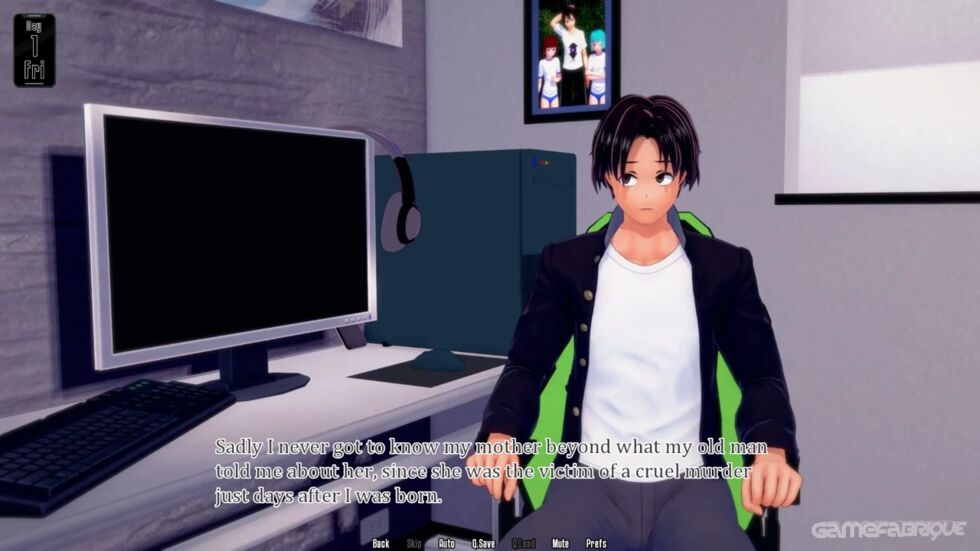Quick save with Q.Save
980x551 pixels.
point(484,543)
